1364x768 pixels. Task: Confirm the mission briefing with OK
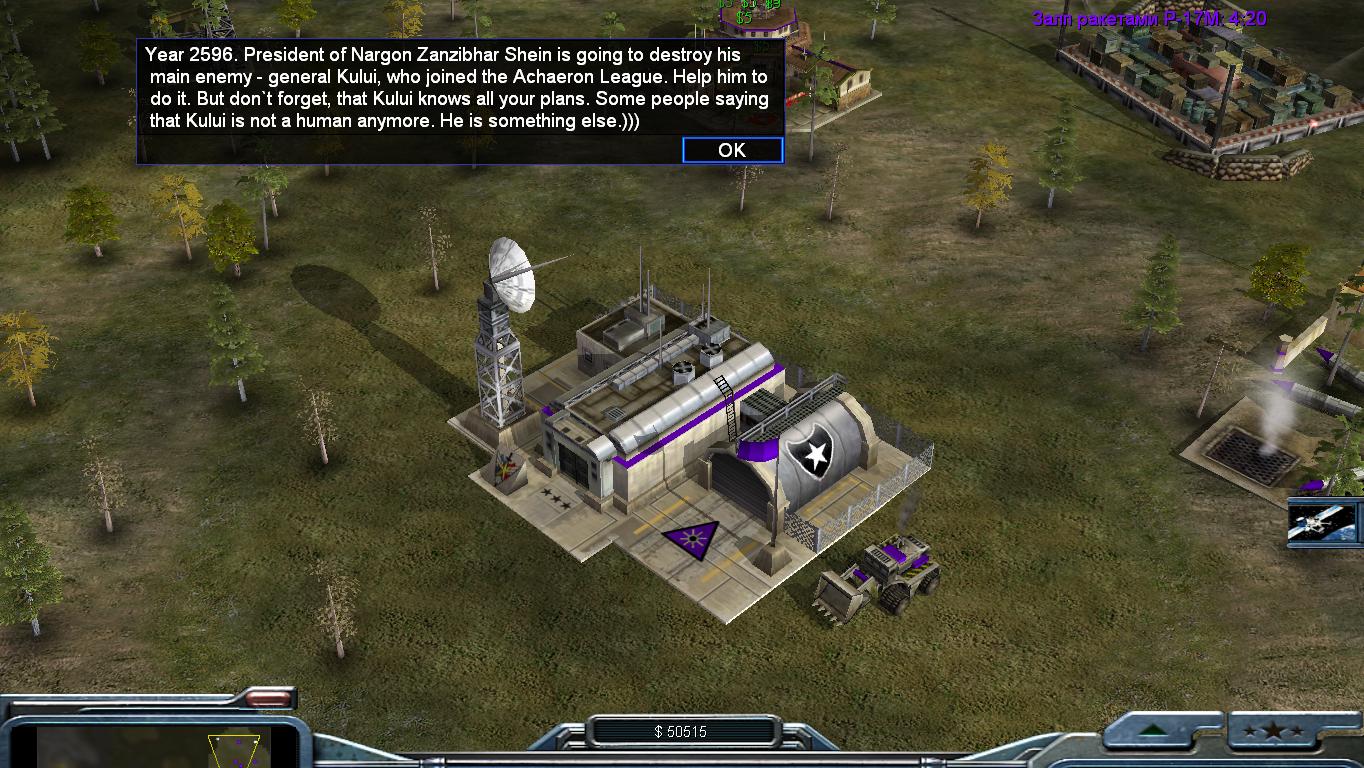pyautogui.click(x=732, y=150)
